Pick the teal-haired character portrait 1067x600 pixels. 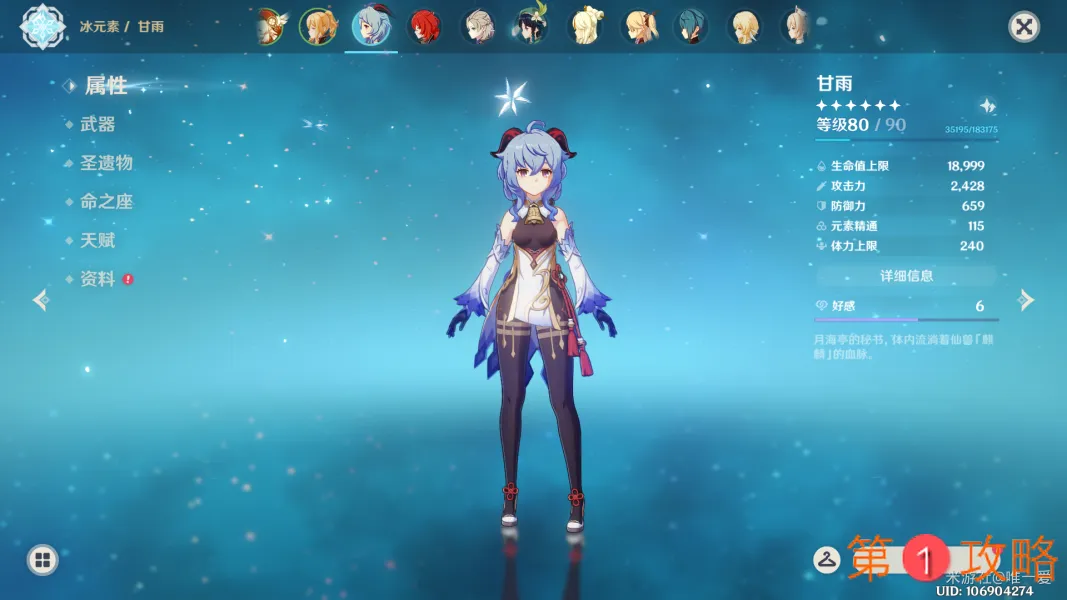click(690, 27)
